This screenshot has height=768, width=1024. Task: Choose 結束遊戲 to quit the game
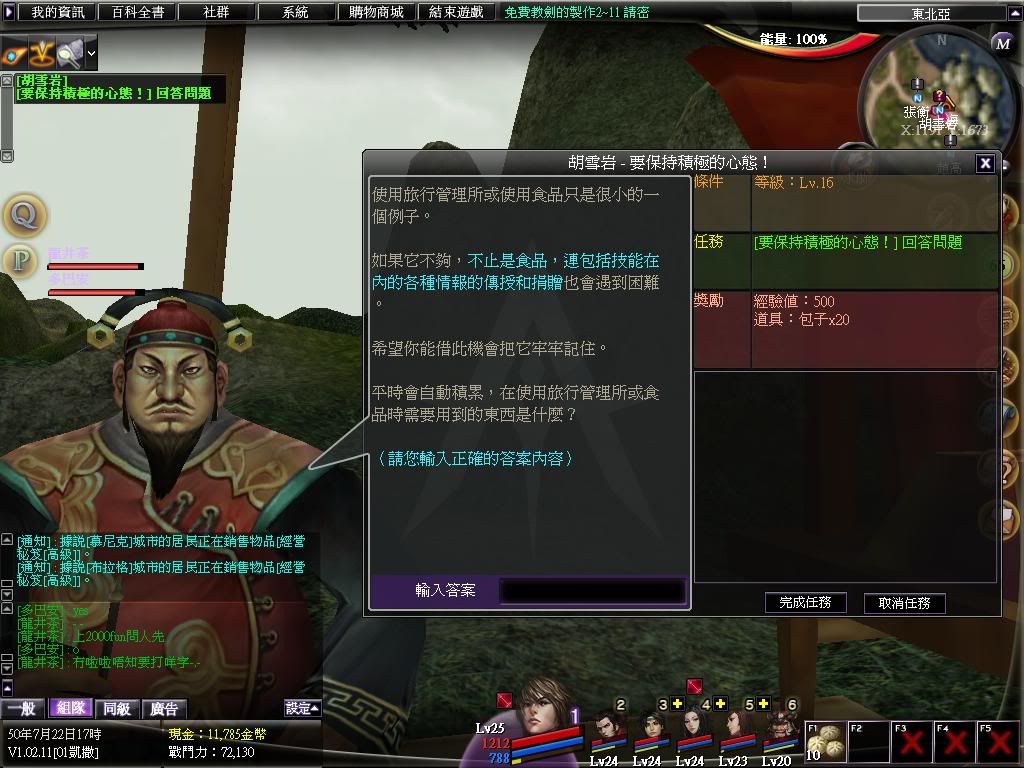pyautogui.click(x=455, y=12)
